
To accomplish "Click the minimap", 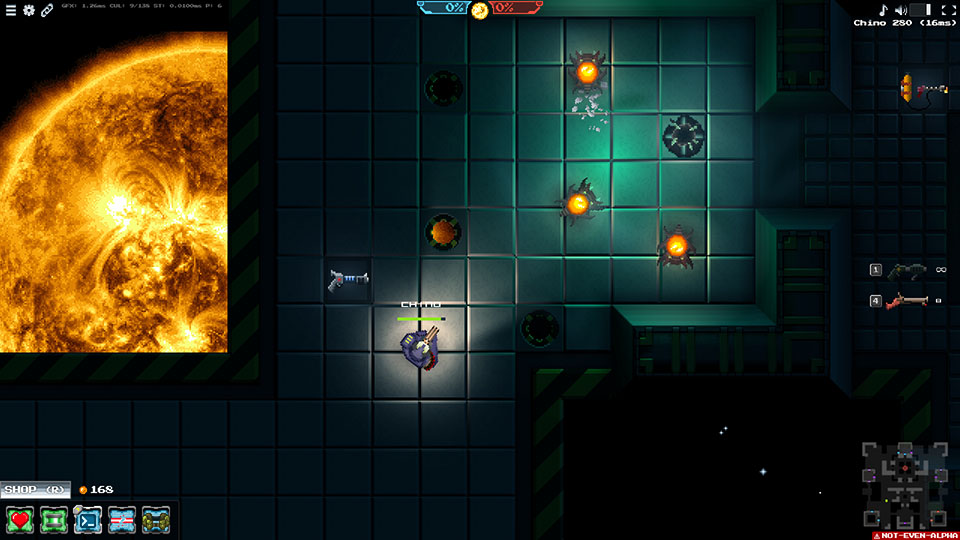I will coord(905,485).
